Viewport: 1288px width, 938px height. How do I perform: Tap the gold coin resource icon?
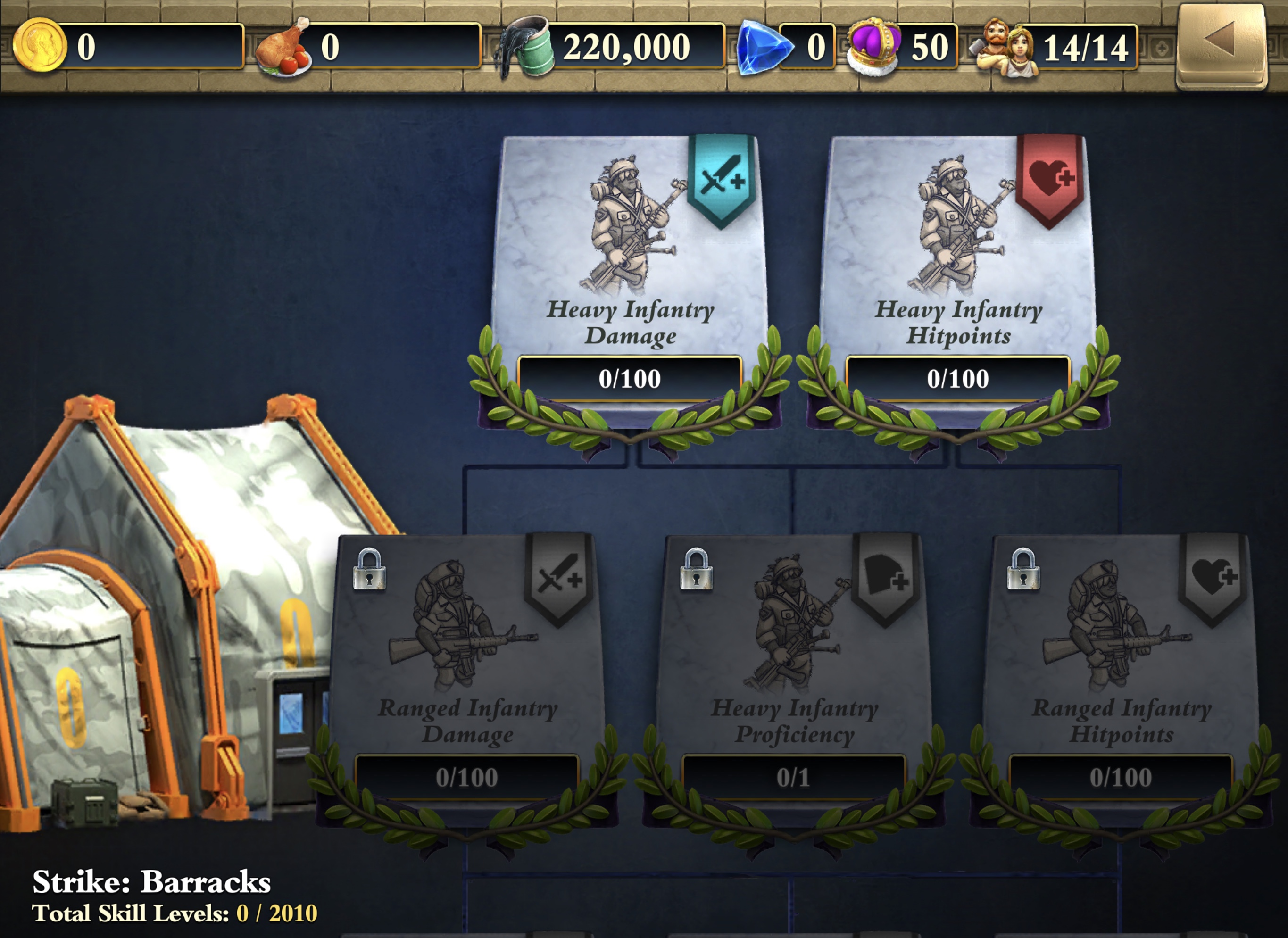pos(40,45)
